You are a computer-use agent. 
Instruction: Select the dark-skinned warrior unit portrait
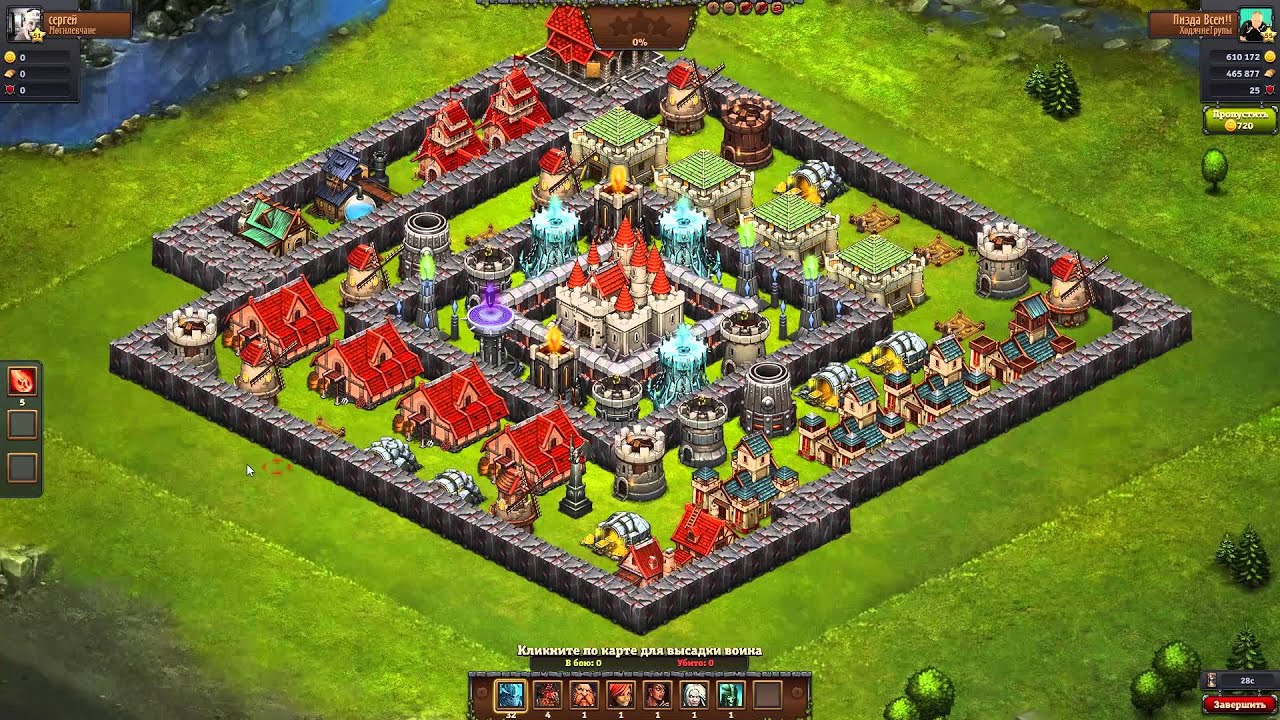click(x=657, y=694)
